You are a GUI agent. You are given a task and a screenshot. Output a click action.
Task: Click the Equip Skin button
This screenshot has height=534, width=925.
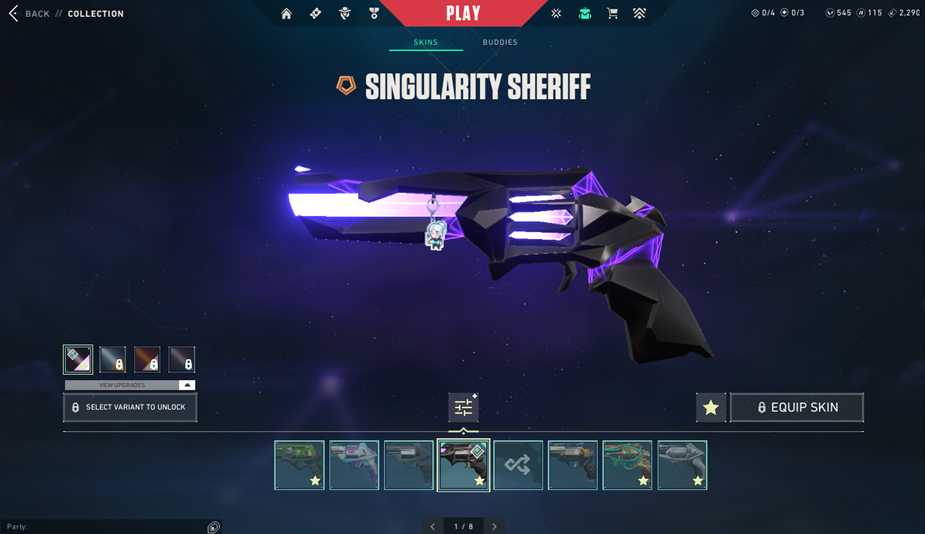(x=797, y=407)
